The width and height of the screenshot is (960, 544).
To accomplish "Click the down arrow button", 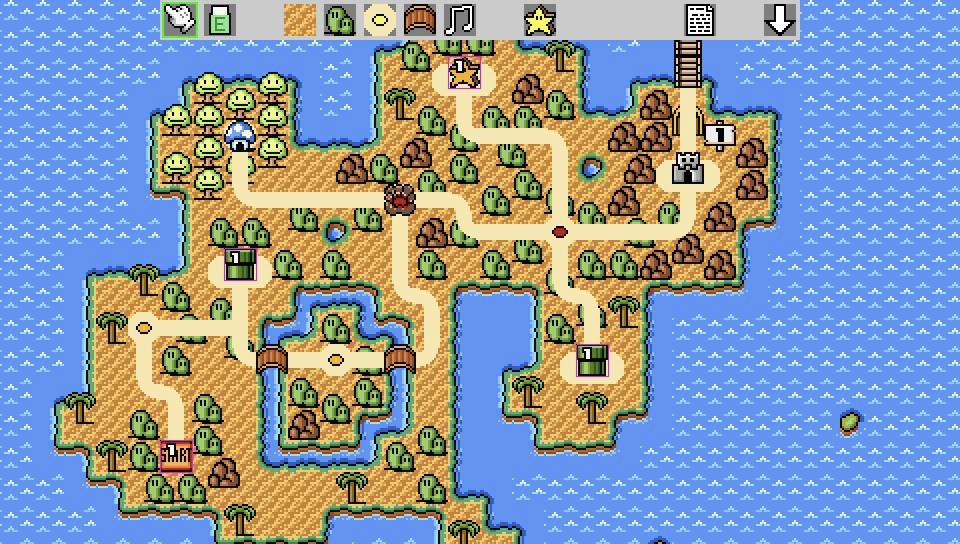I will [780, 20].
